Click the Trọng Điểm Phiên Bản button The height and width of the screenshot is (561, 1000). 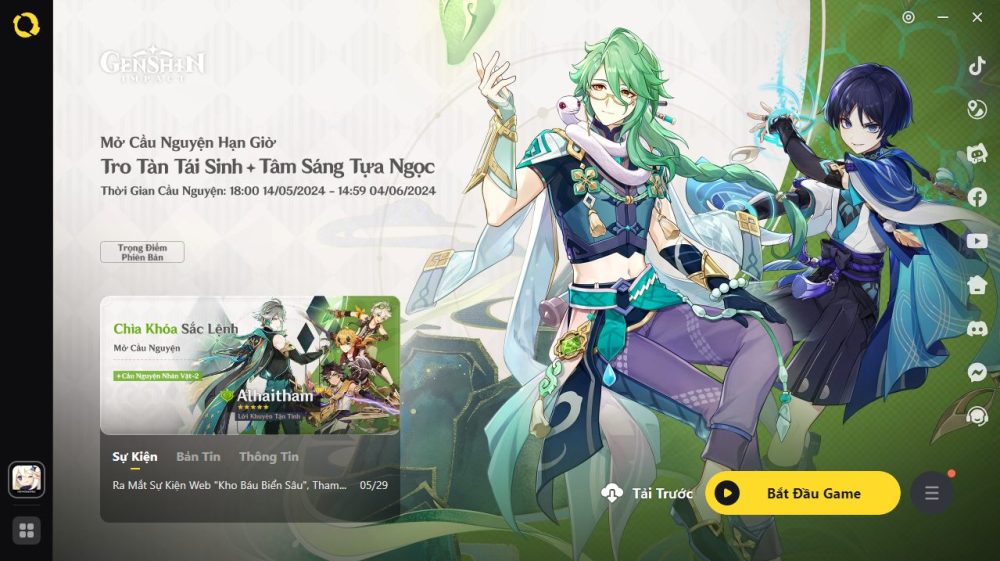click(142, 251)
